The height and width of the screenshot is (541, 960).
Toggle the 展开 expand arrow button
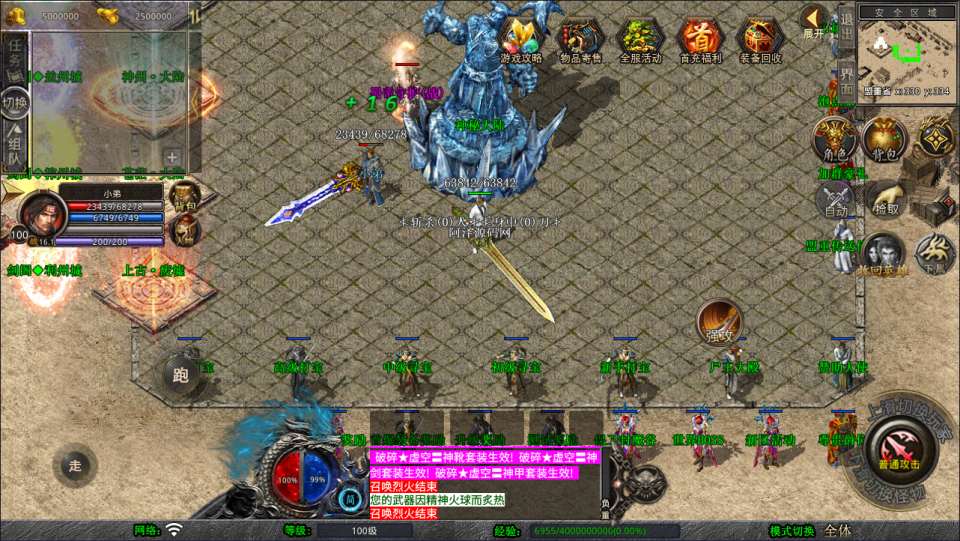(x=814, y=21)
